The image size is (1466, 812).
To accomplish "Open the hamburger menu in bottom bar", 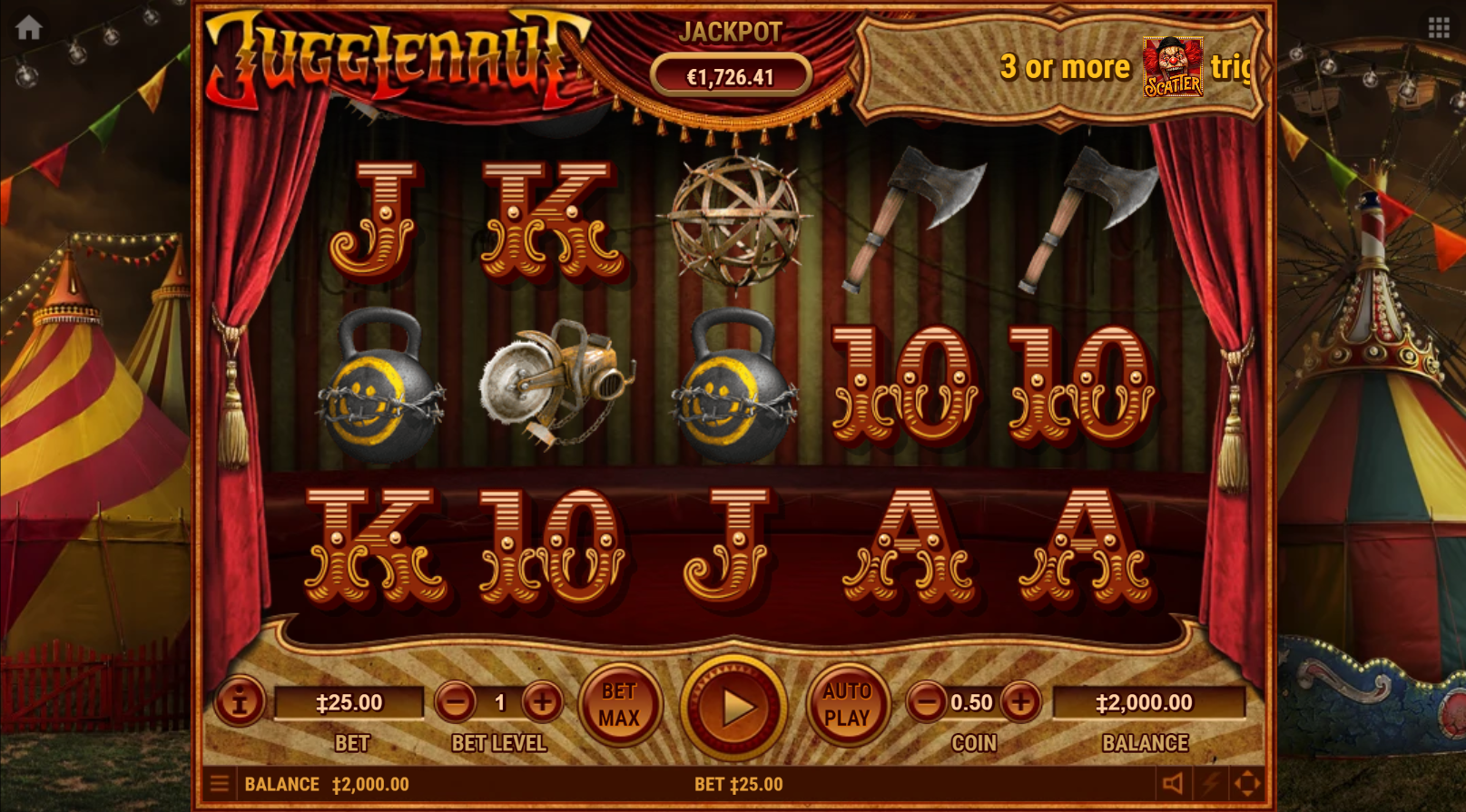I will tap(220, 784).
